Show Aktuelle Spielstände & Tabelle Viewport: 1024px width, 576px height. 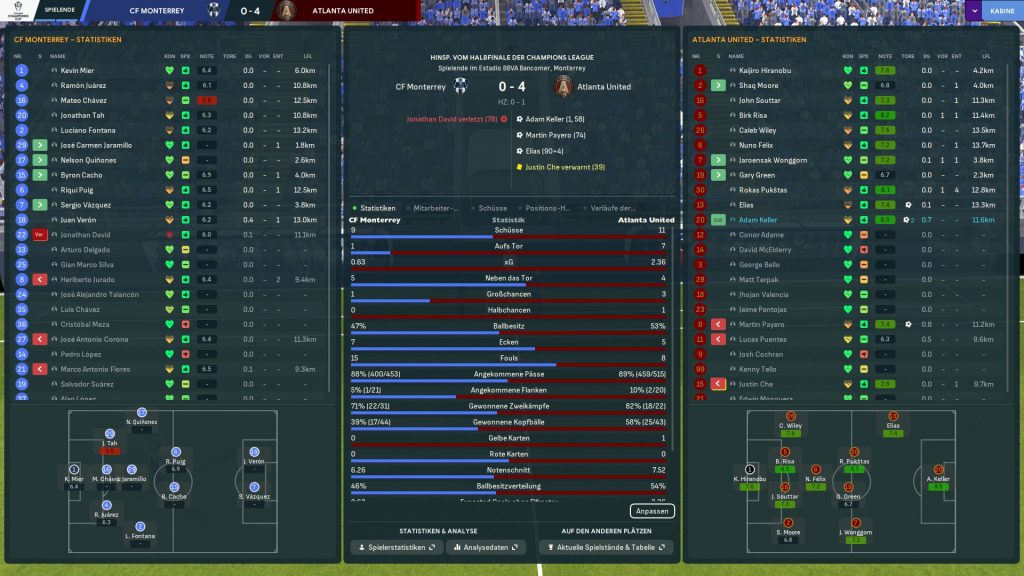click(606, 548)
